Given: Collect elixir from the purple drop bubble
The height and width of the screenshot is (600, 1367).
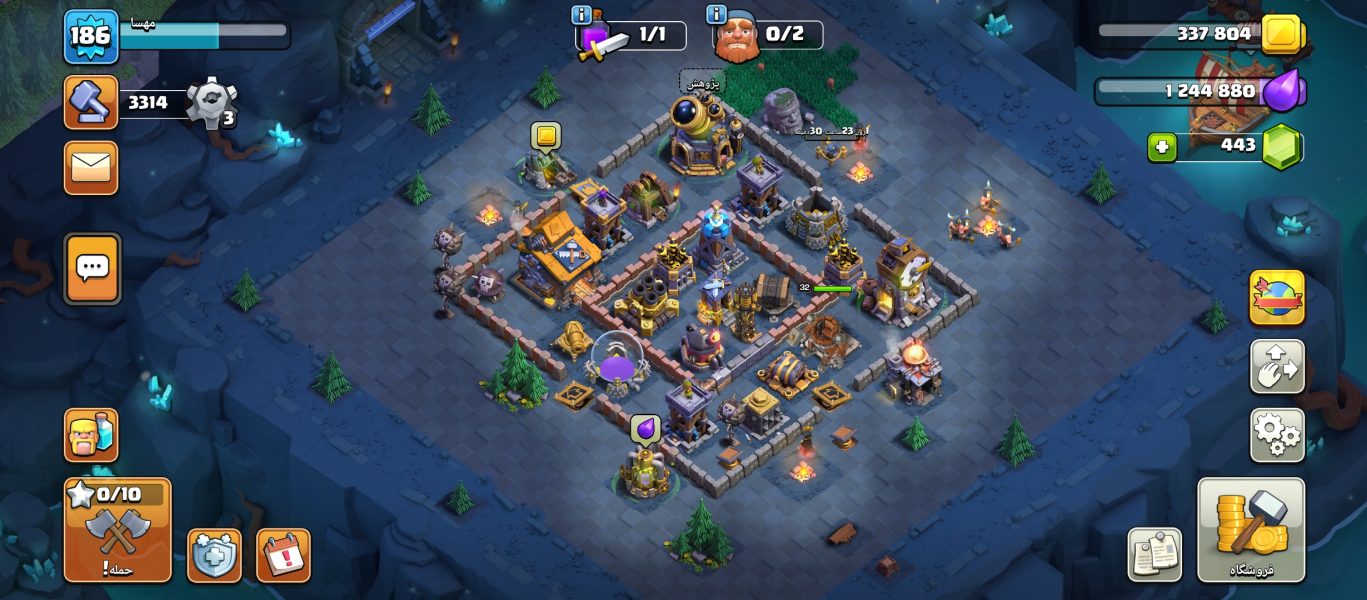Looking at the screenshot, I should click(645, 429).
